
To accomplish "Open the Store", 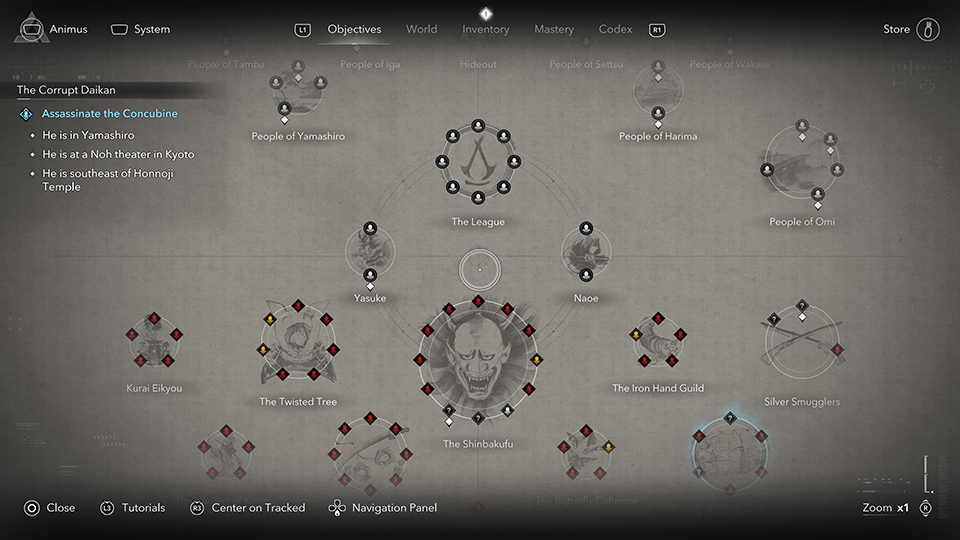I will (x=897, y=29).
